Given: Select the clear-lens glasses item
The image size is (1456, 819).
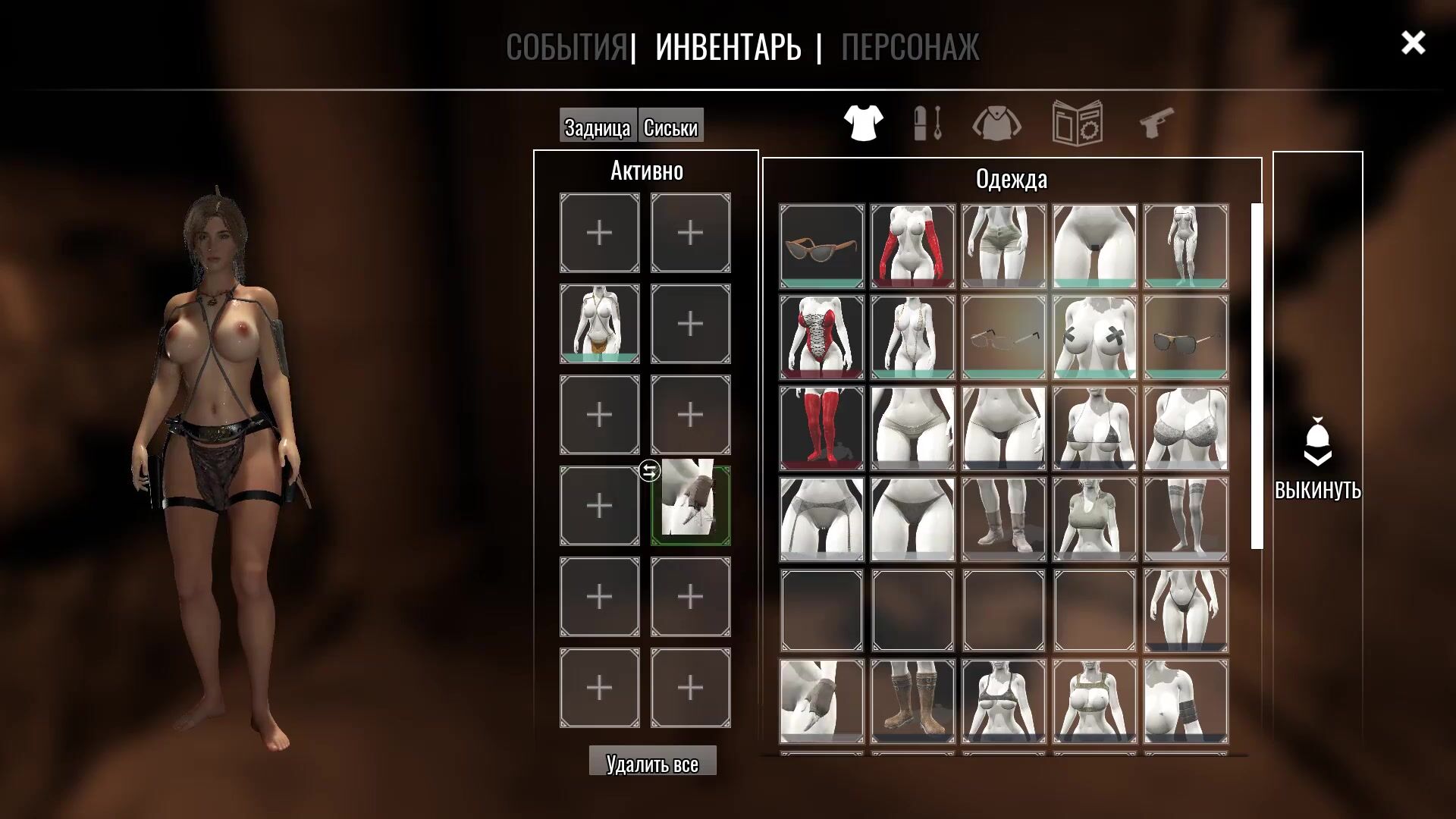Looking at the screenshot, I should 1004,337.
